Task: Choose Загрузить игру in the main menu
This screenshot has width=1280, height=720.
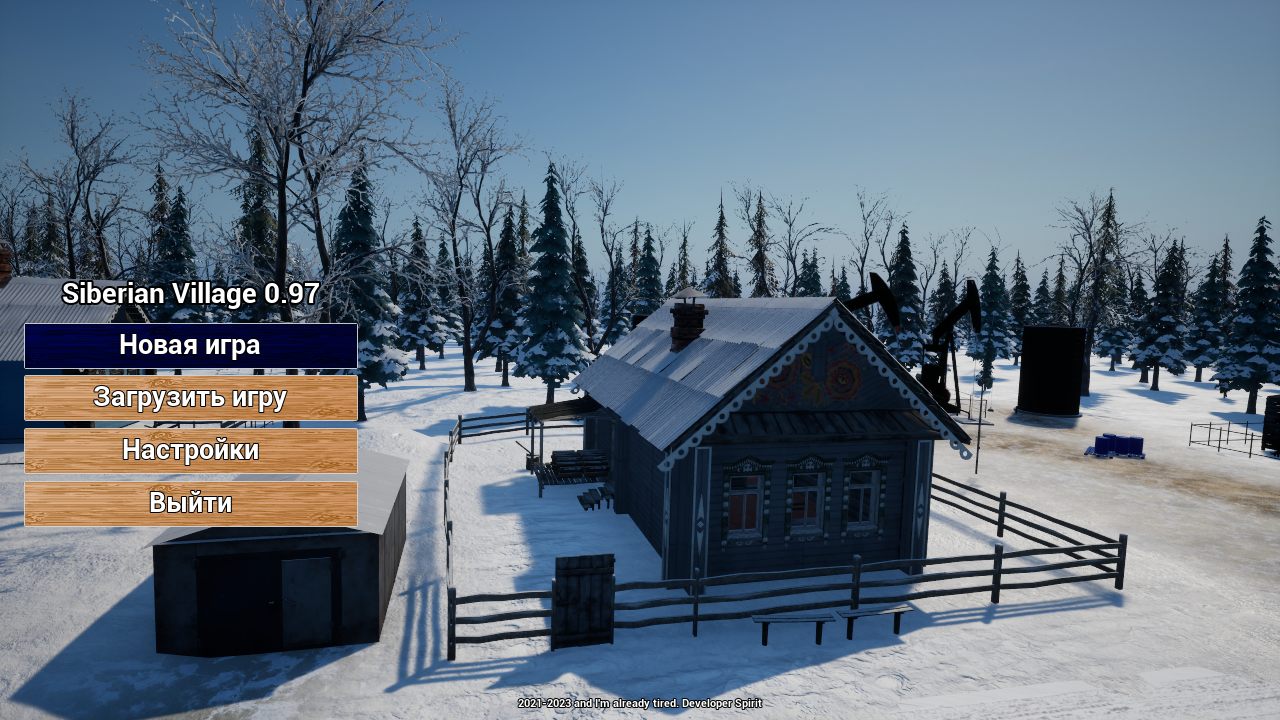Action: coord(190,398)
